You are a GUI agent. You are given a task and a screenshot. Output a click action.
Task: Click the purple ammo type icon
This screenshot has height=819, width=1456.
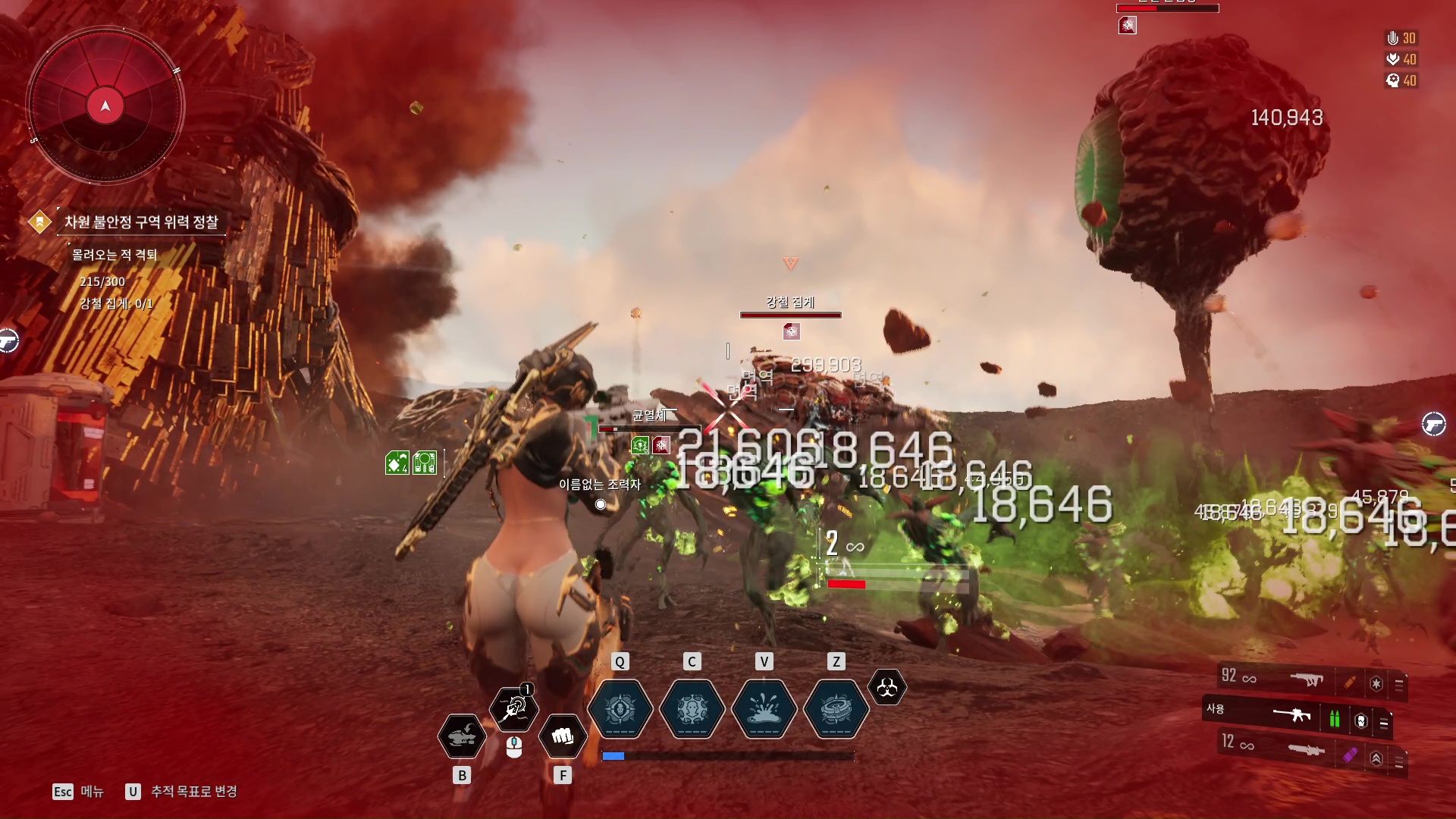pos(1350,755)
